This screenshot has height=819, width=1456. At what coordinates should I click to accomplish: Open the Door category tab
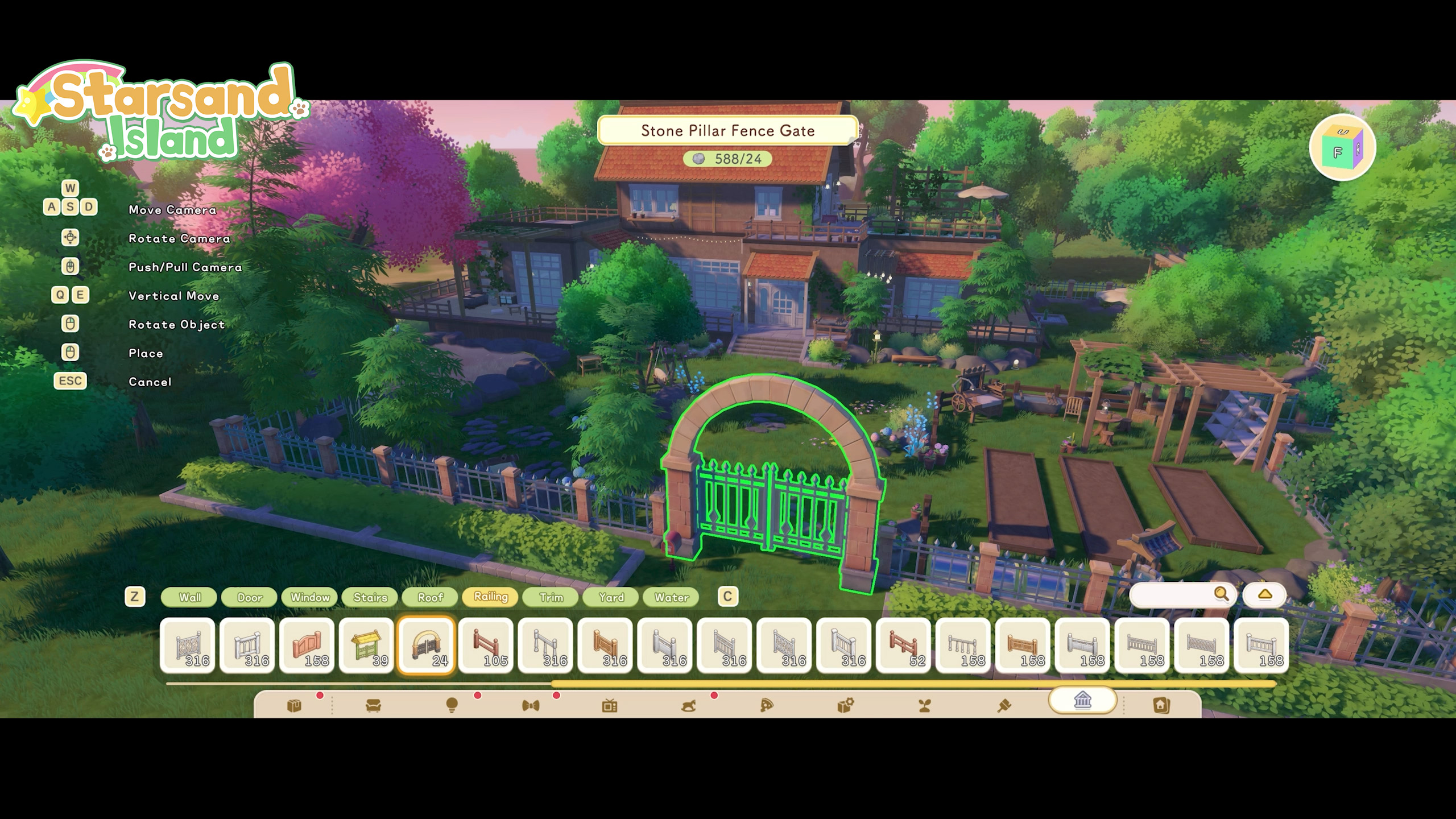250,597
